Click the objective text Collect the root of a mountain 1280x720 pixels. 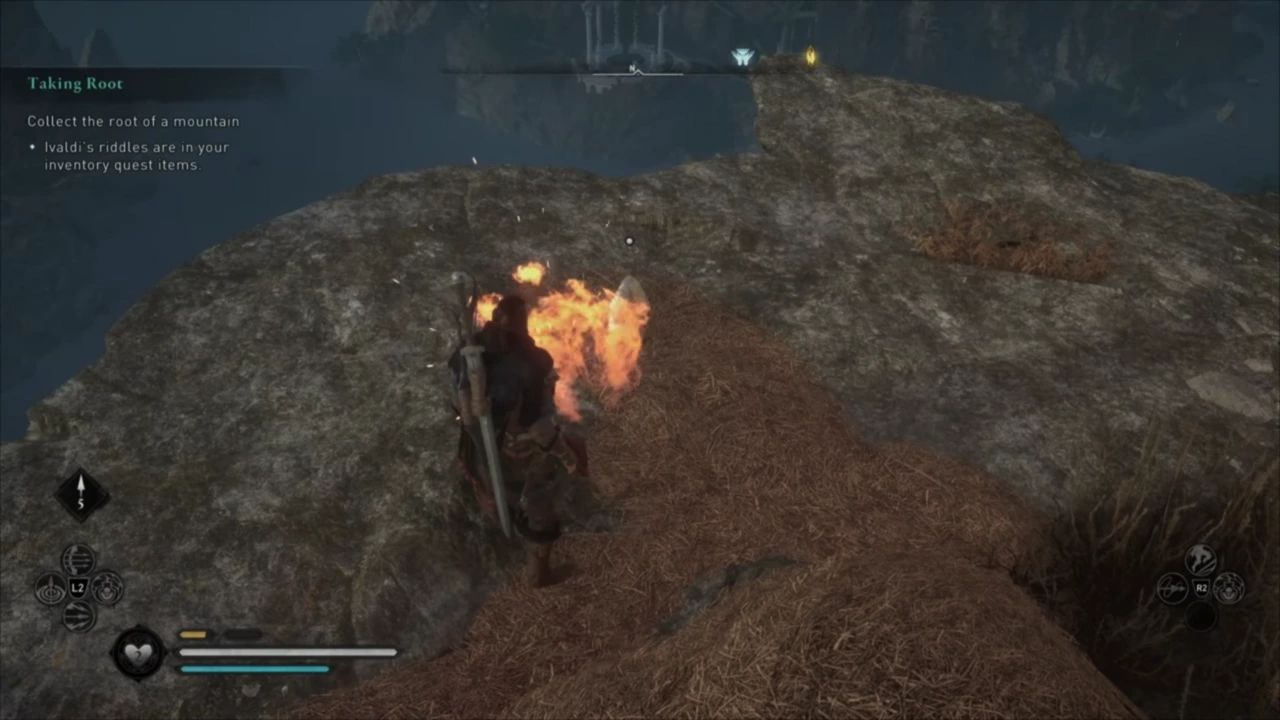pyautogui.click(x=133, y=121)
